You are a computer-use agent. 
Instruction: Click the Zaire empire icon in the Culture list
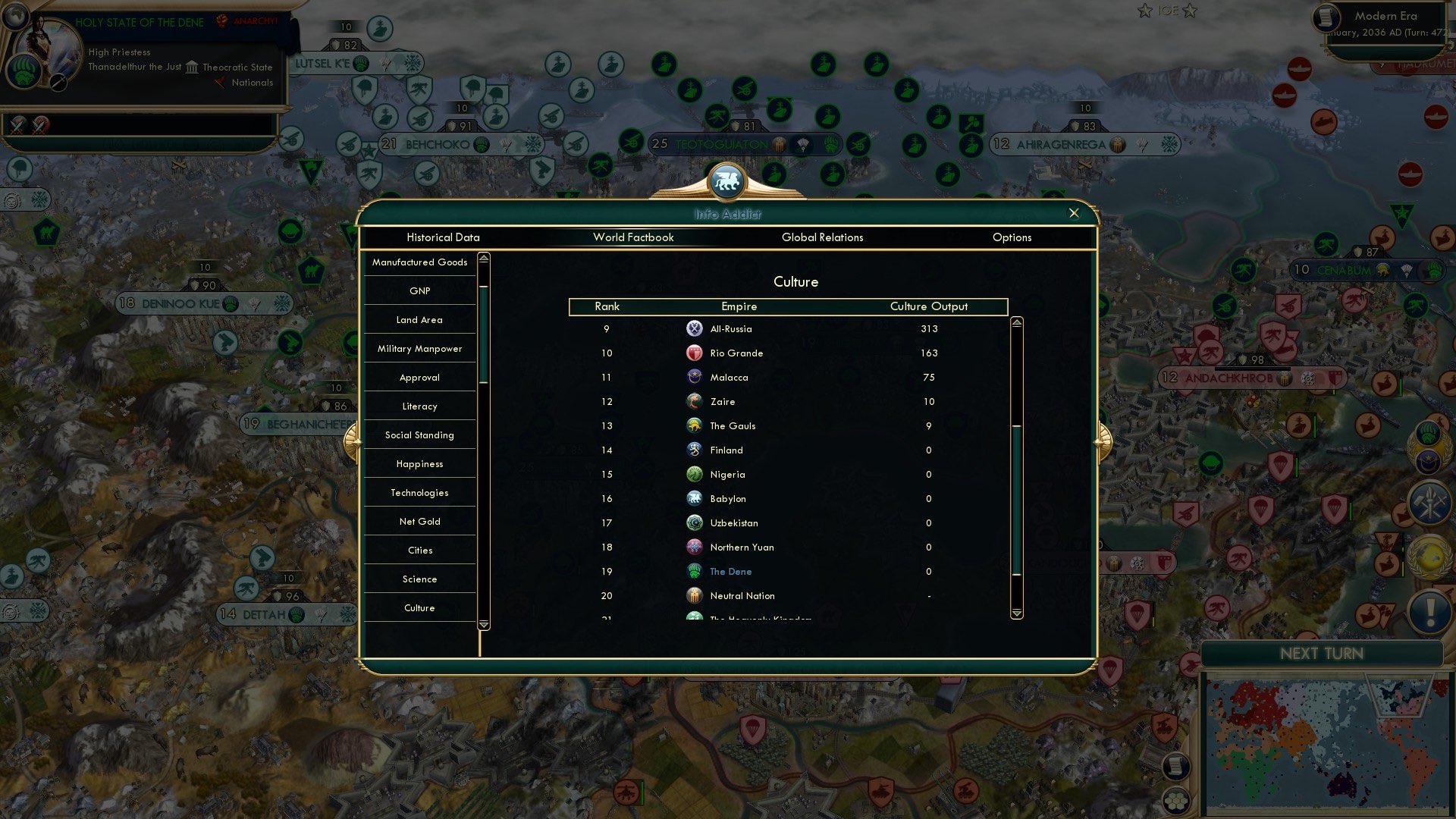click(695, 401)
